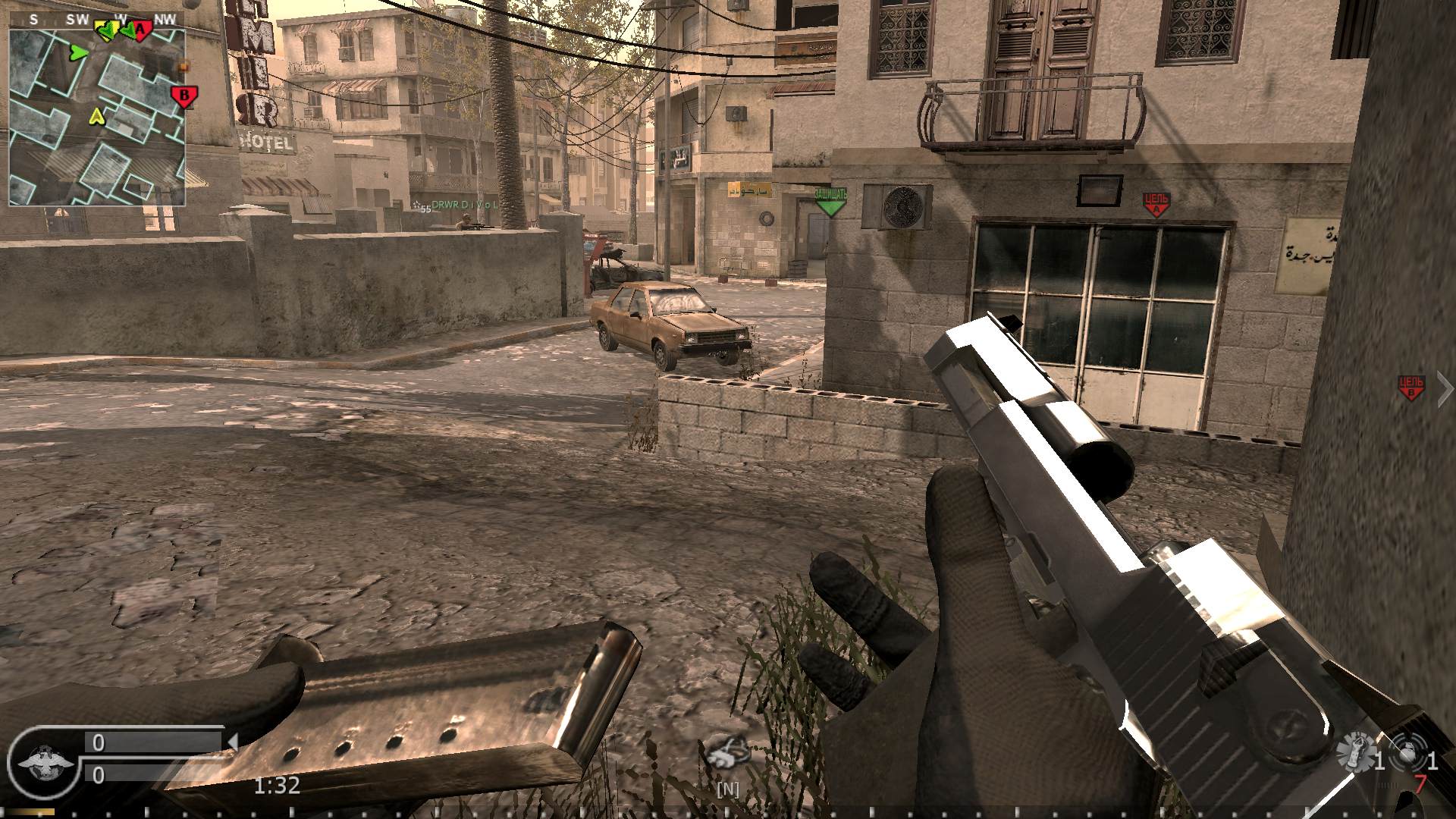Click the stun grenade icon near the ammo counter
The height and width of the screenshot is (819, 1456).
[x=1407, y=748]
